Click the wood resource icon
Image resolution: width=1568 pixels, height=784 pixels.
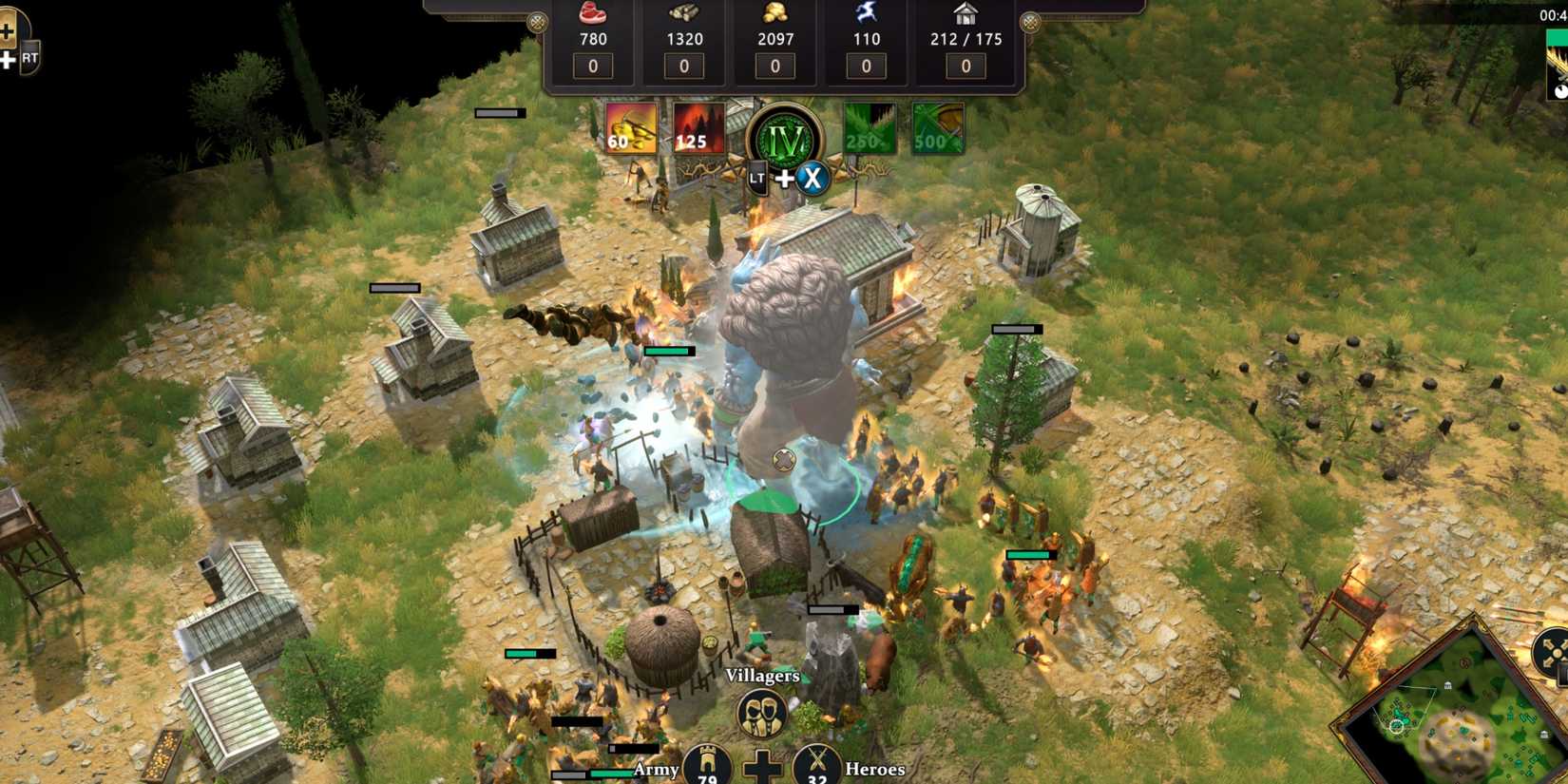tap(682, 12)
